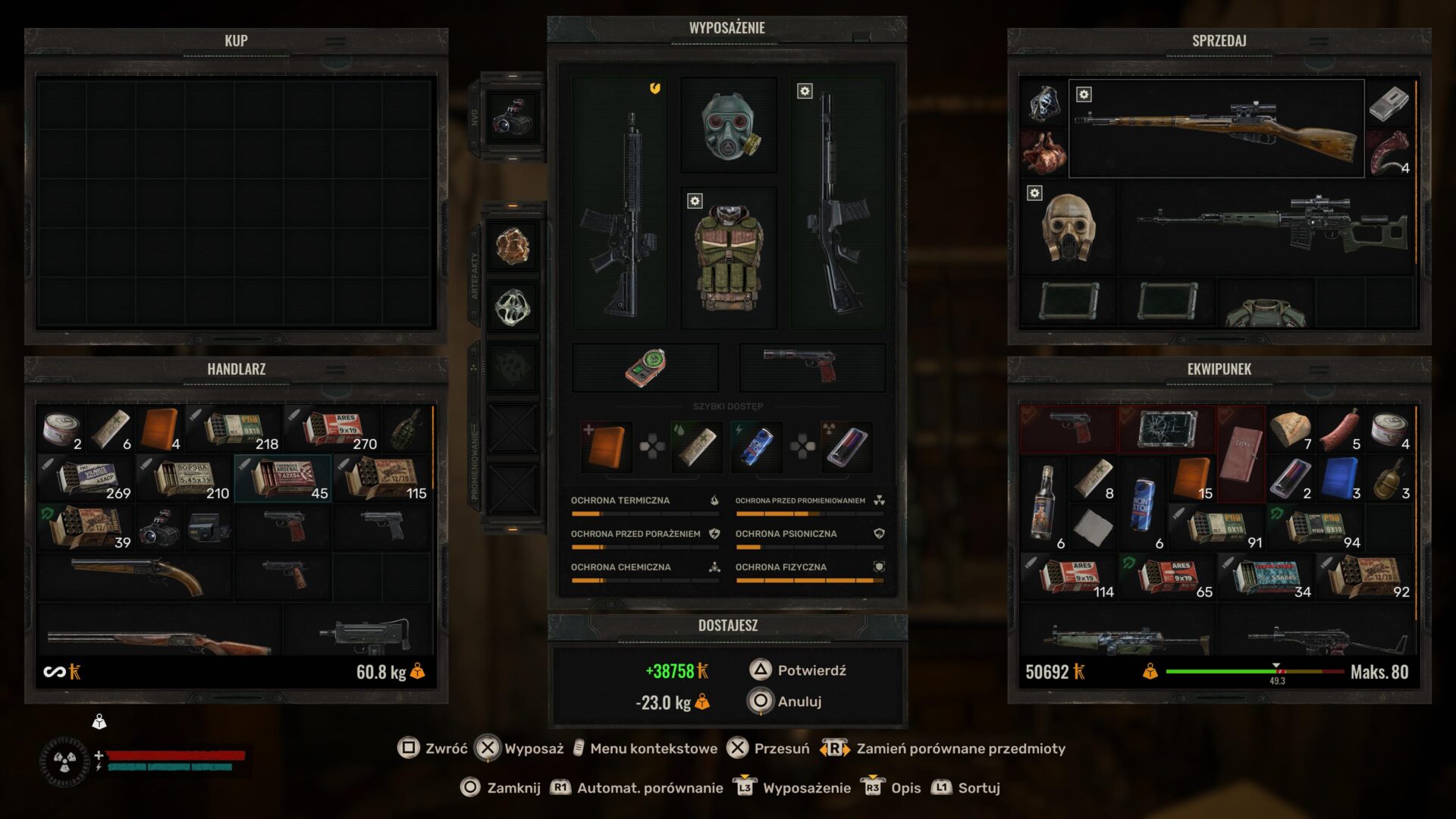Select the top equipped artifact slot
1456x819 pixels.
pos(513,246)
